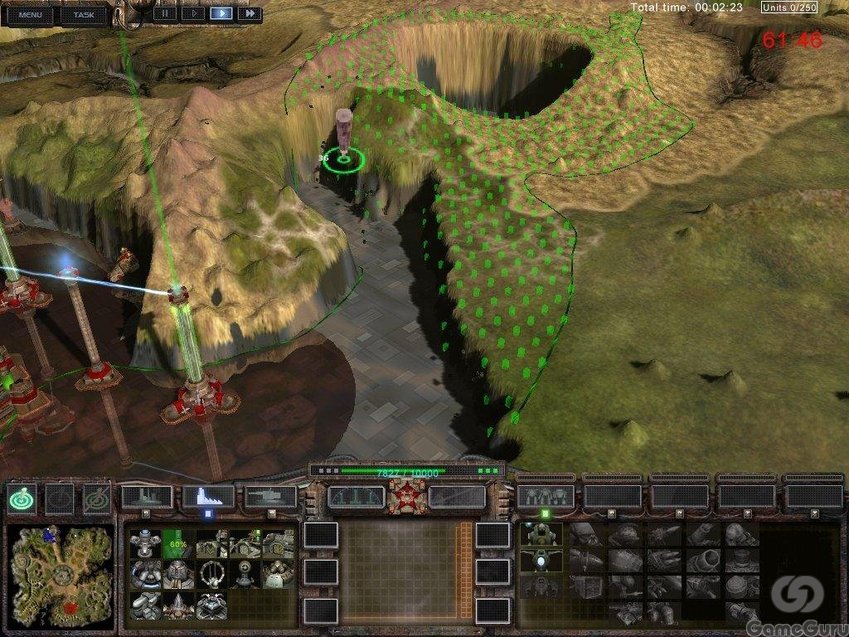The height and width of the screenshot is (637, 849).
Task: Open the mech squad tab
Action: point(544,496)
